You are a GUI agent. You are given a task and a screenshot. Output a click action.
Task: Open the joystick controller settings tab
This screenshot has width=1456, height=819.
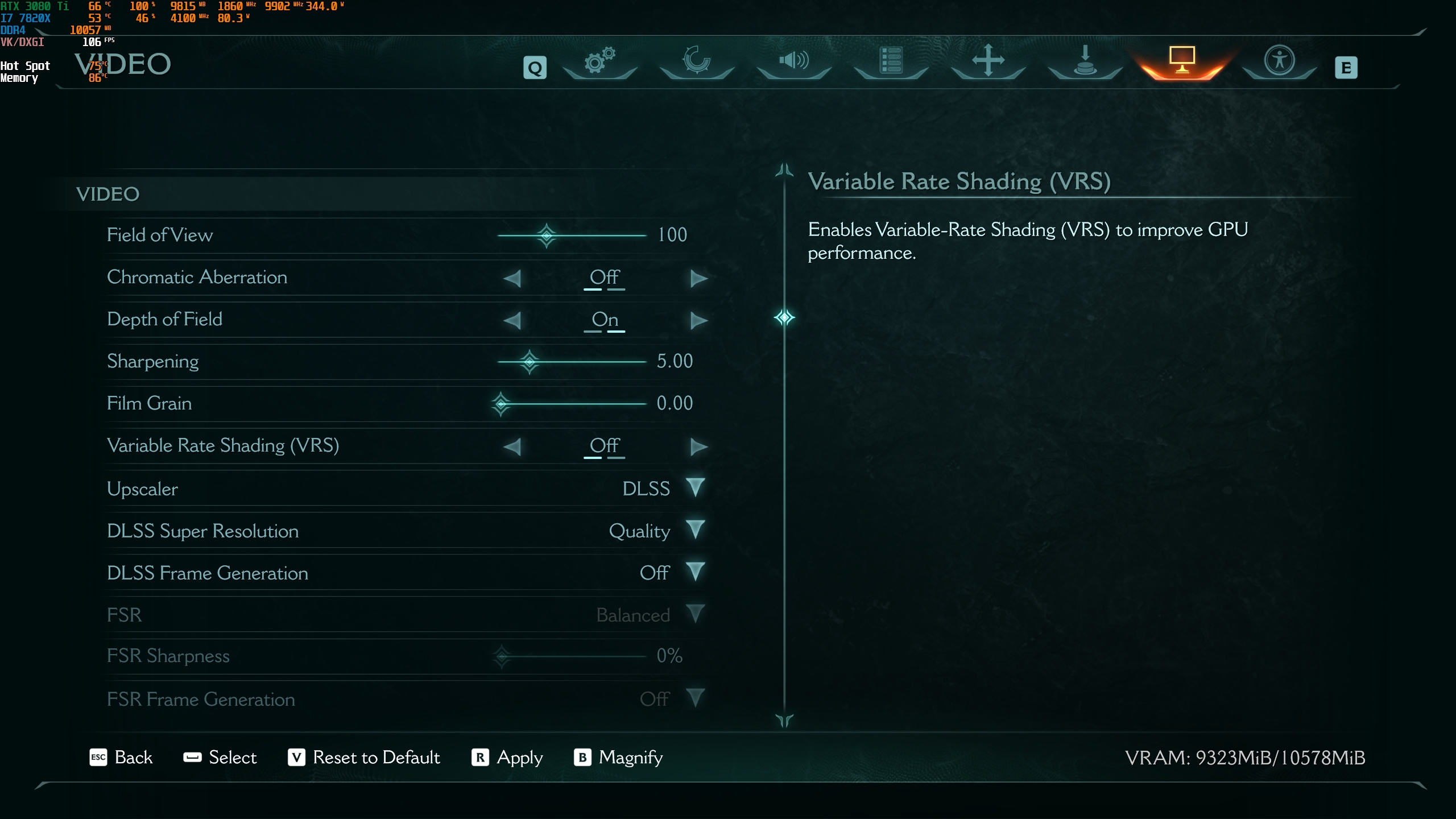1085,60
